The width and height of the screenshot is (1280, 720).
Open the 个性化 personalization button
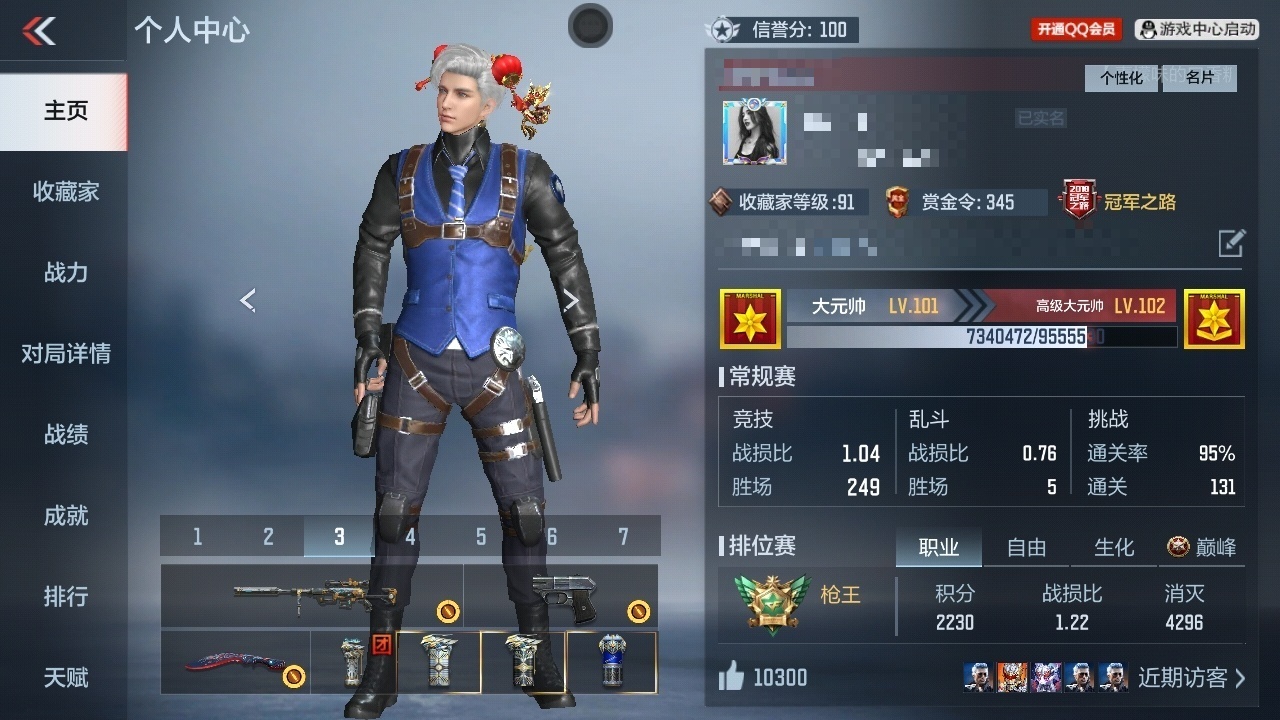1122,78
